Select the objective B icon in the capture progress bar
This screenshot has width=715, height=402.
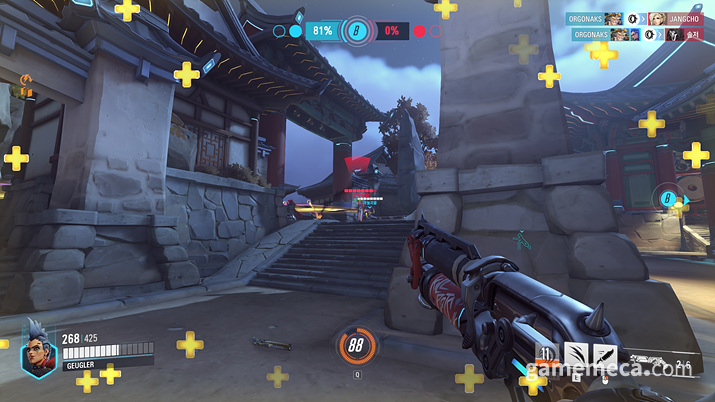point(357,31)
